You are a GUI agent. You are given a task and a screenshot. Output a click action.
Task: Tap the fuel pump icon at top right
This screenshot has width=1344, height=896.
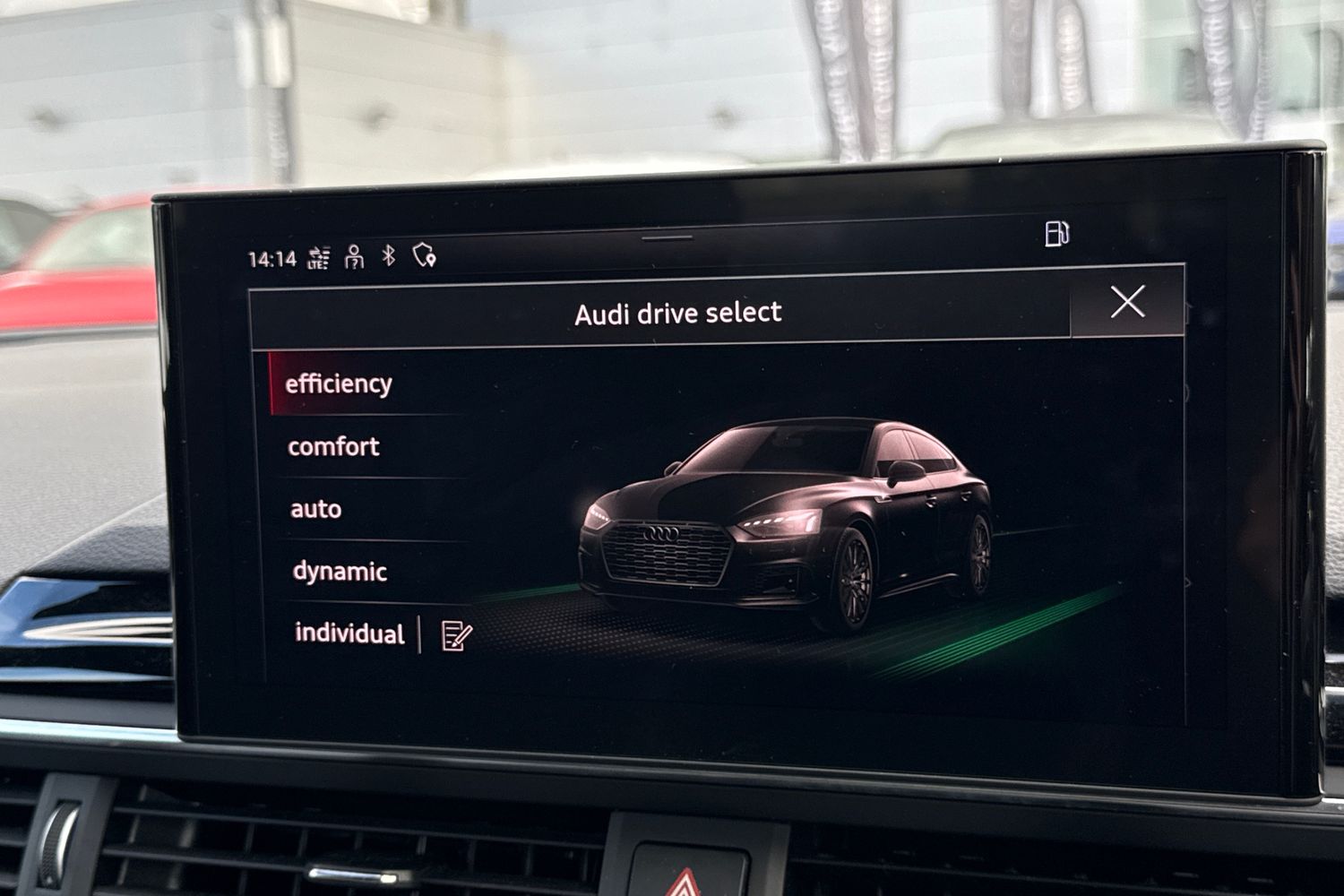tap(1056, 235)
